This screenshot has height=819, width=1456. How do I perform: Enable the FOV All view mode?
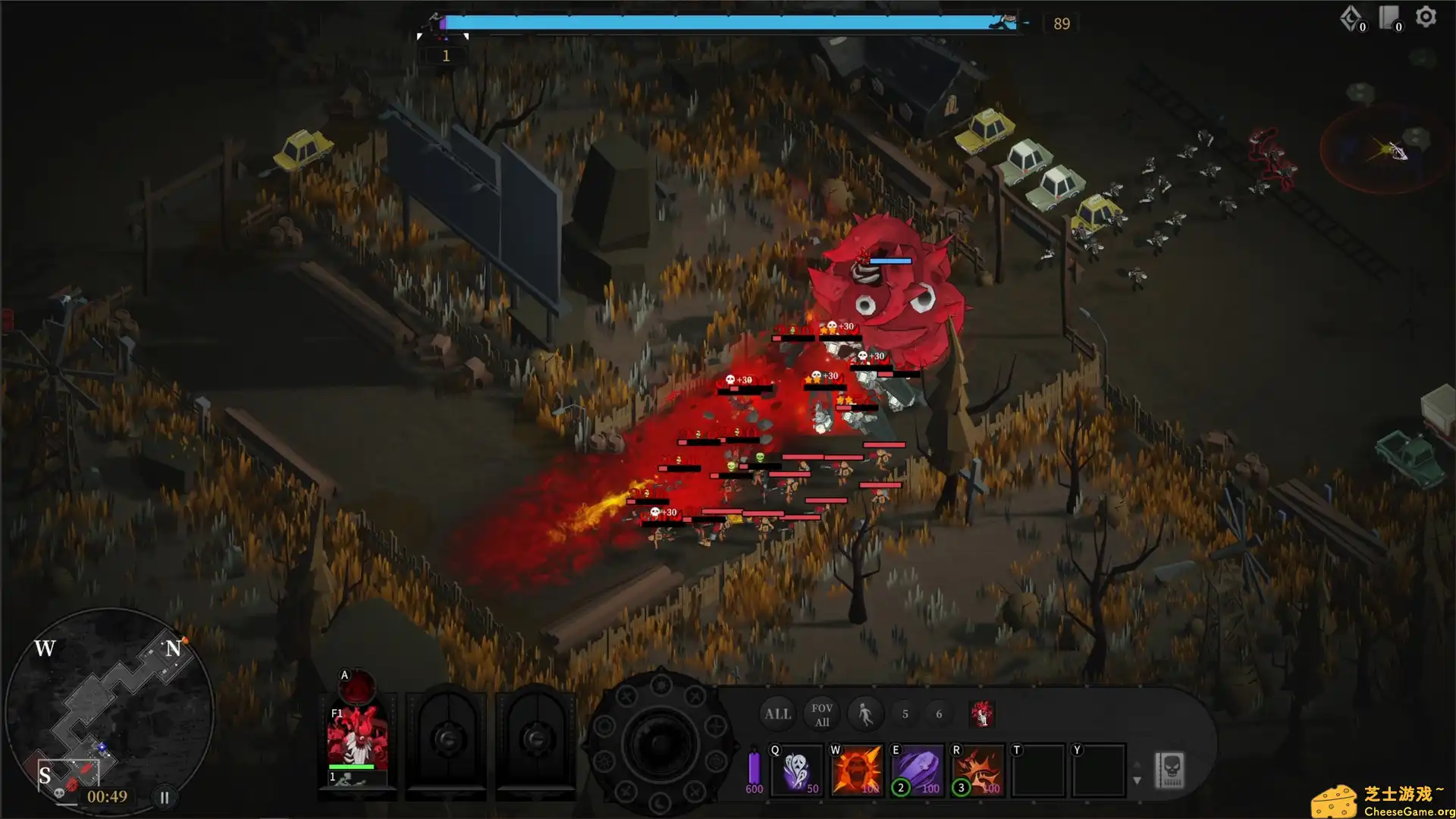pyautogui.click(x=822, y=714)
